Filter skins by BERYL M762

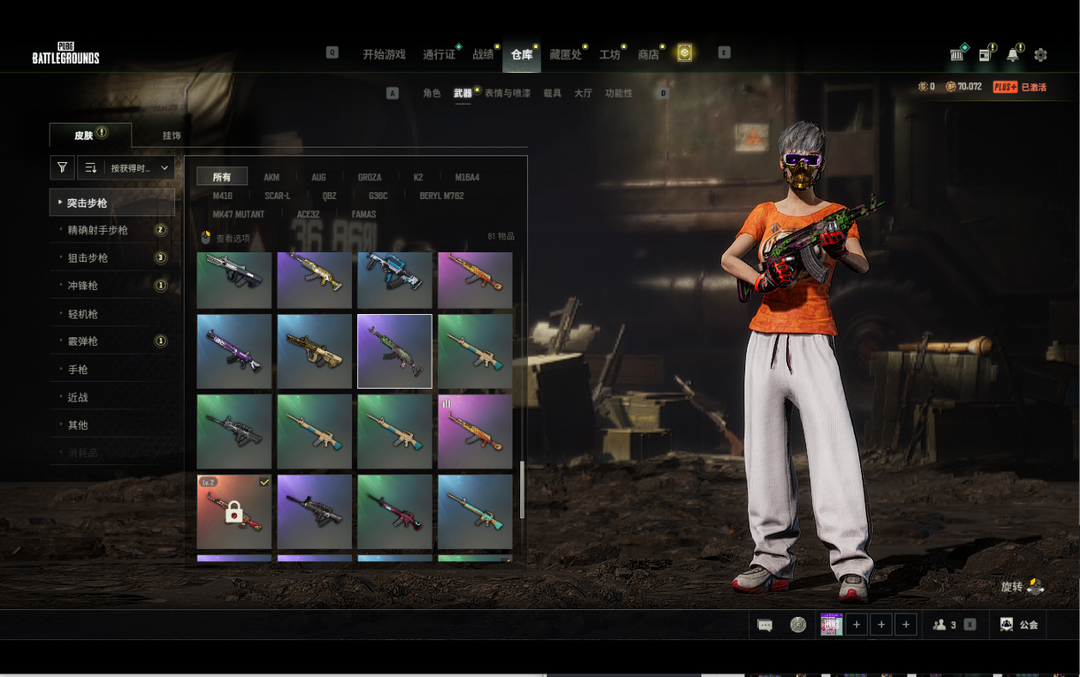[x=441, y=196]
